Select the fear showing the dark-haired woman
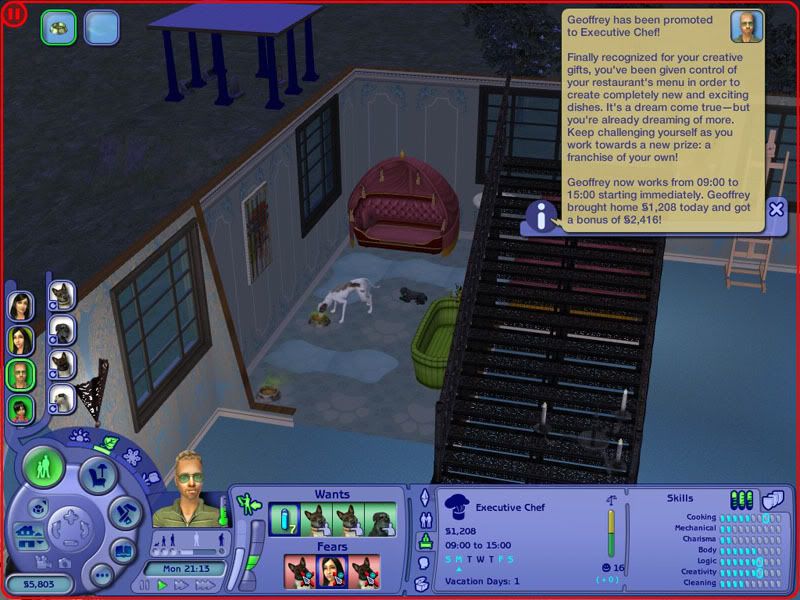The image size is (800, 600). (332, 573)
